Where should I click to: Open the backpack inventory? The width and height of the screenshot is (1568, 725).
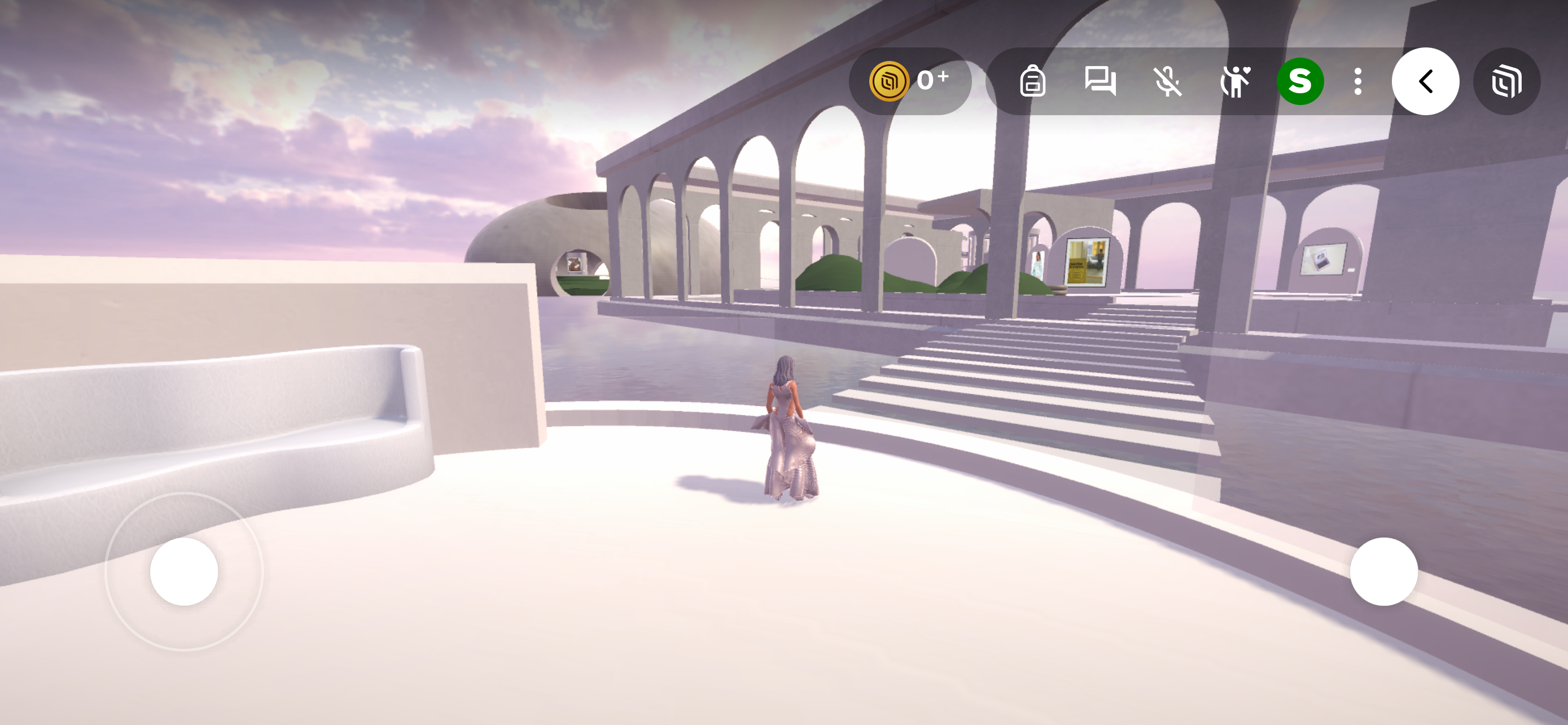pos(1032,81)
